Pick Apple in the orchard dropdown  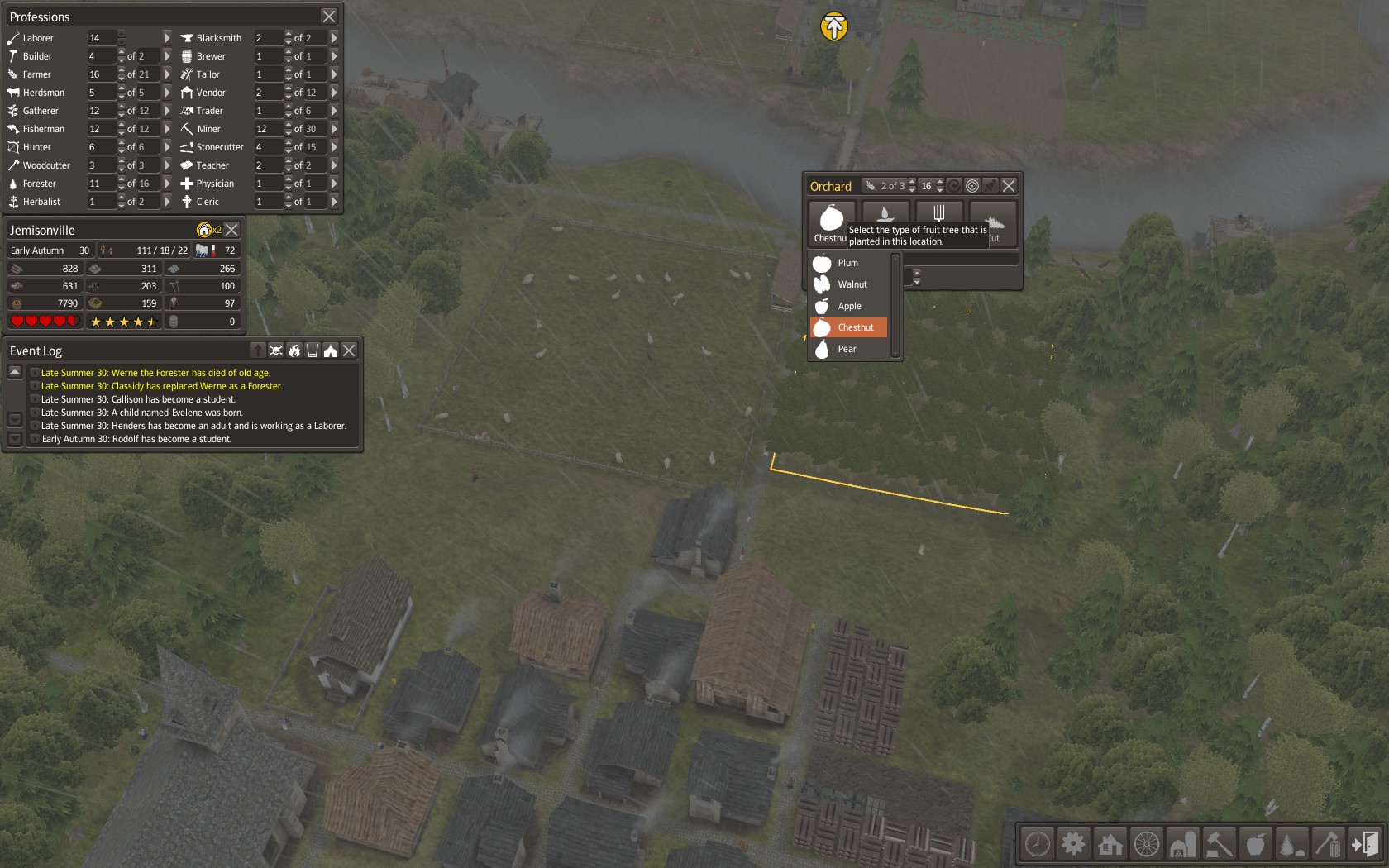coord(849,306)
